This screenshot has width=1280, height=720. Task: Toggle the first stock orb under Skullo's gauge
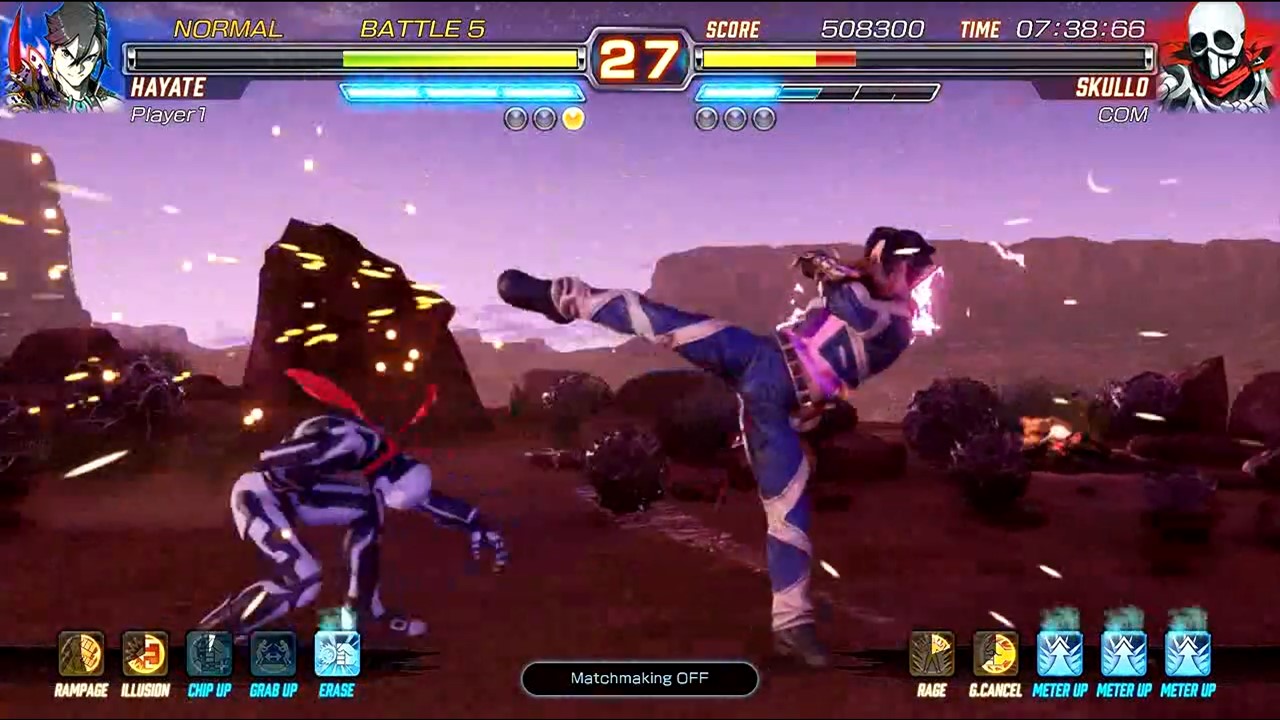[705, 119]
